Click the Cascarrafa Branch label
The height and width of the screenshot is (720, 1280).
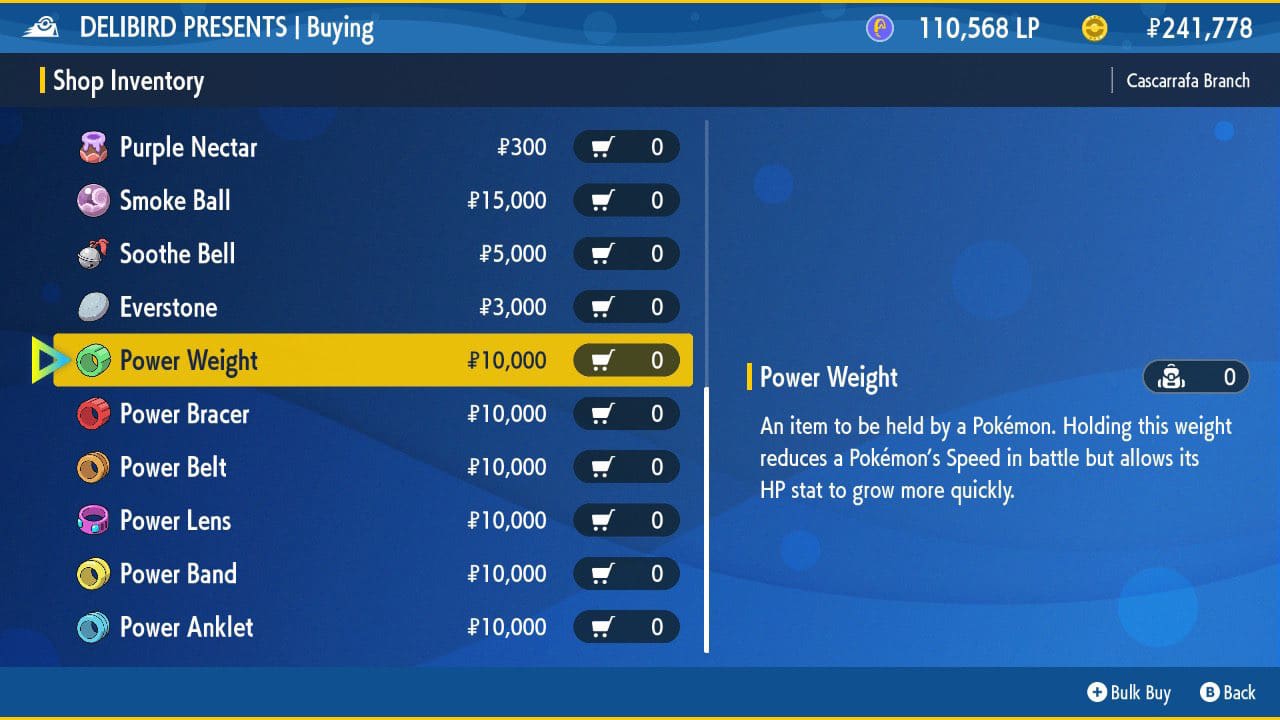[x=1187, y=80]
